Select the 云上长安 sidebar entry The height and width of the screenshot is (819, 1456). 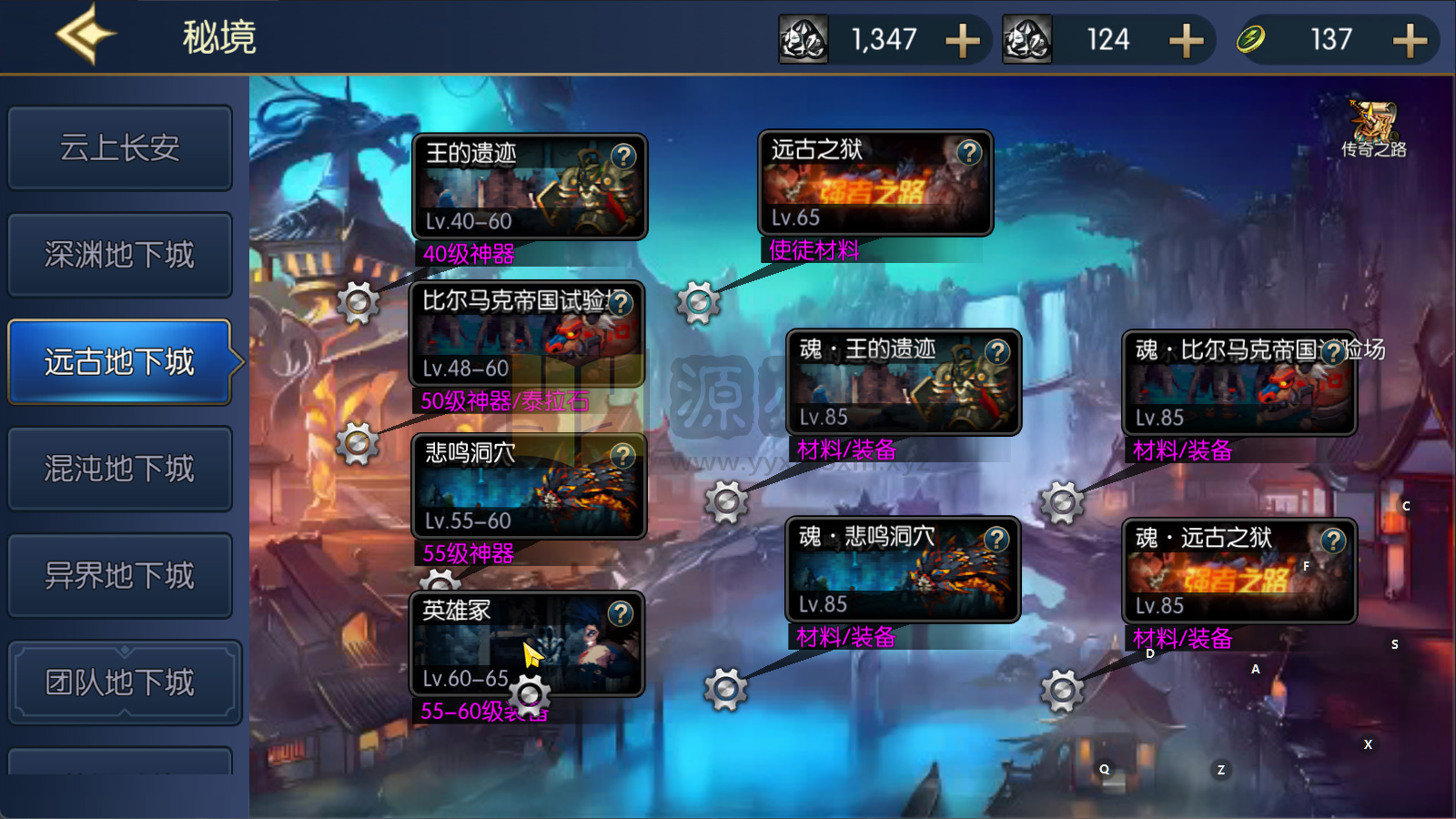point(119,147)
